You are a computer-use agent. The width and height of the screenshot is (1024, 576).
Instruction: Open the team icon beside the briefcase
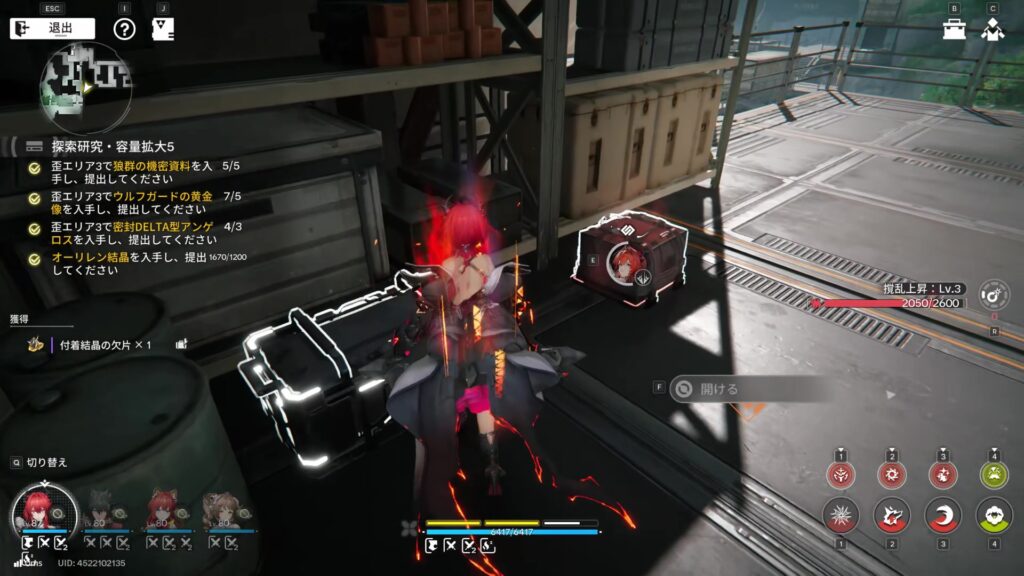point(992,28)
